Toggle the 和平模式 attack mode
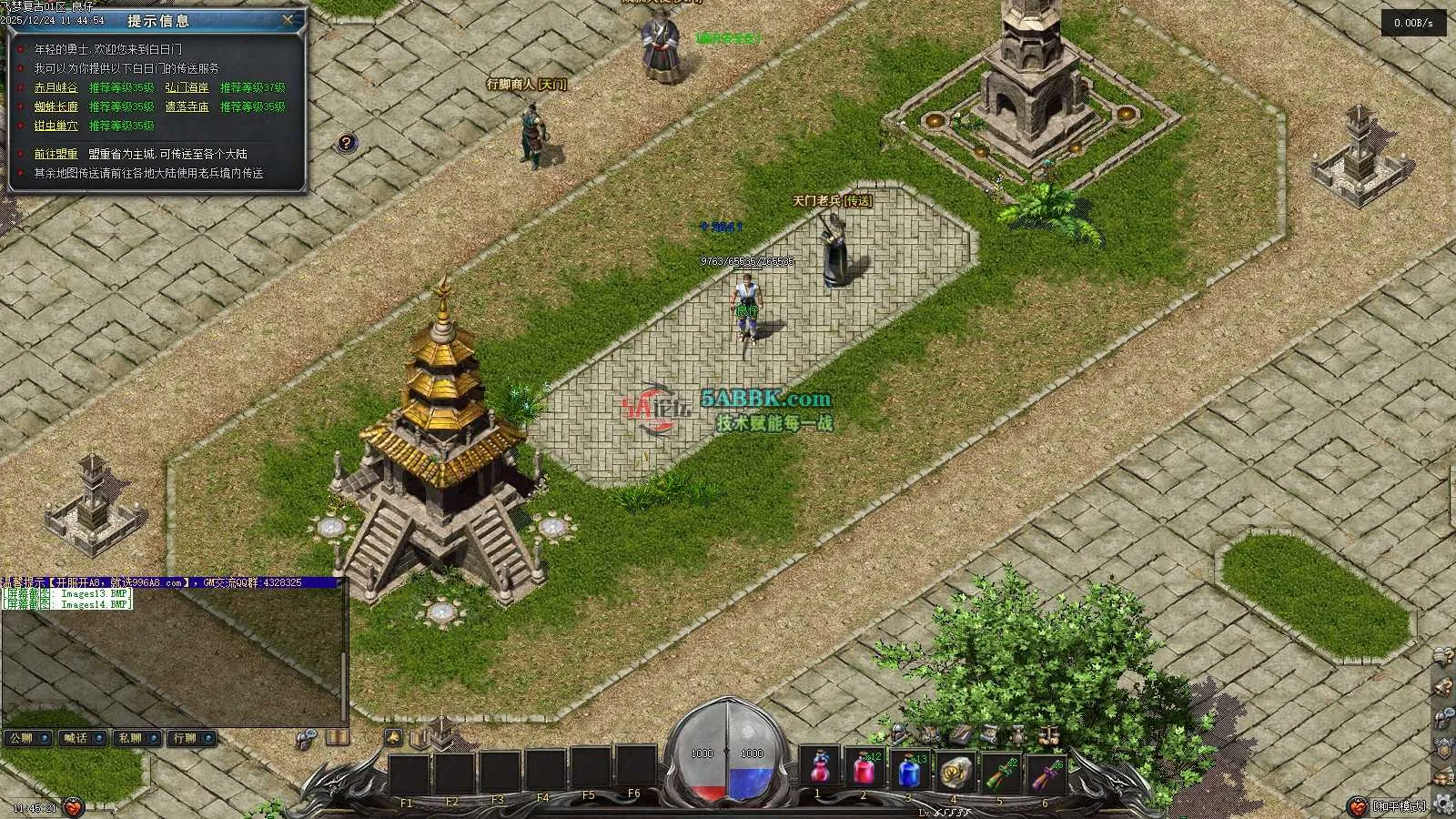Viewport: 1456px width, 819px height. click(1399, 805)
